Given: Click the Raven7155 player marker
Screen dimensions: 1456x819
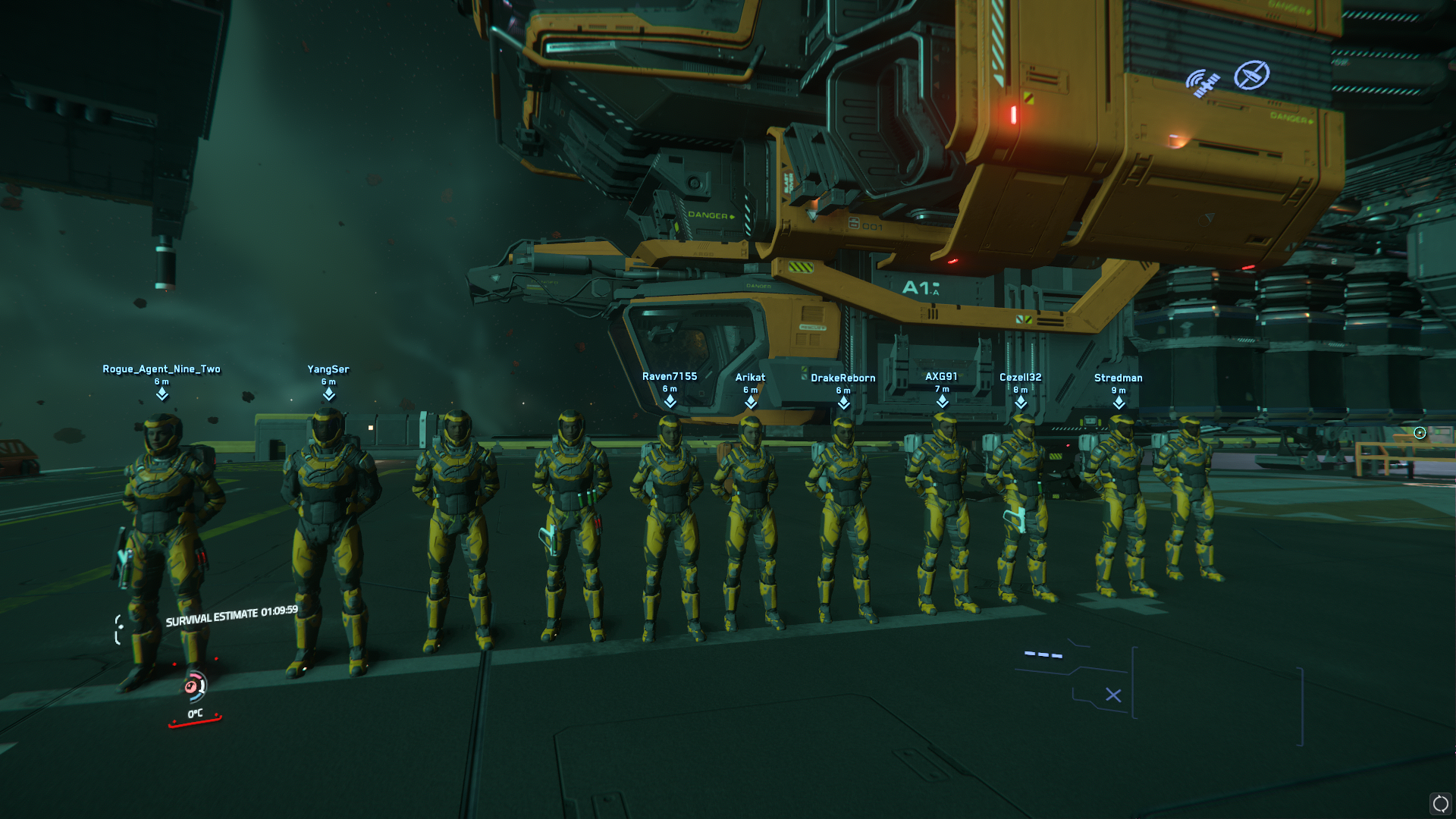Looking at the screenshot, I should (670, 401).
